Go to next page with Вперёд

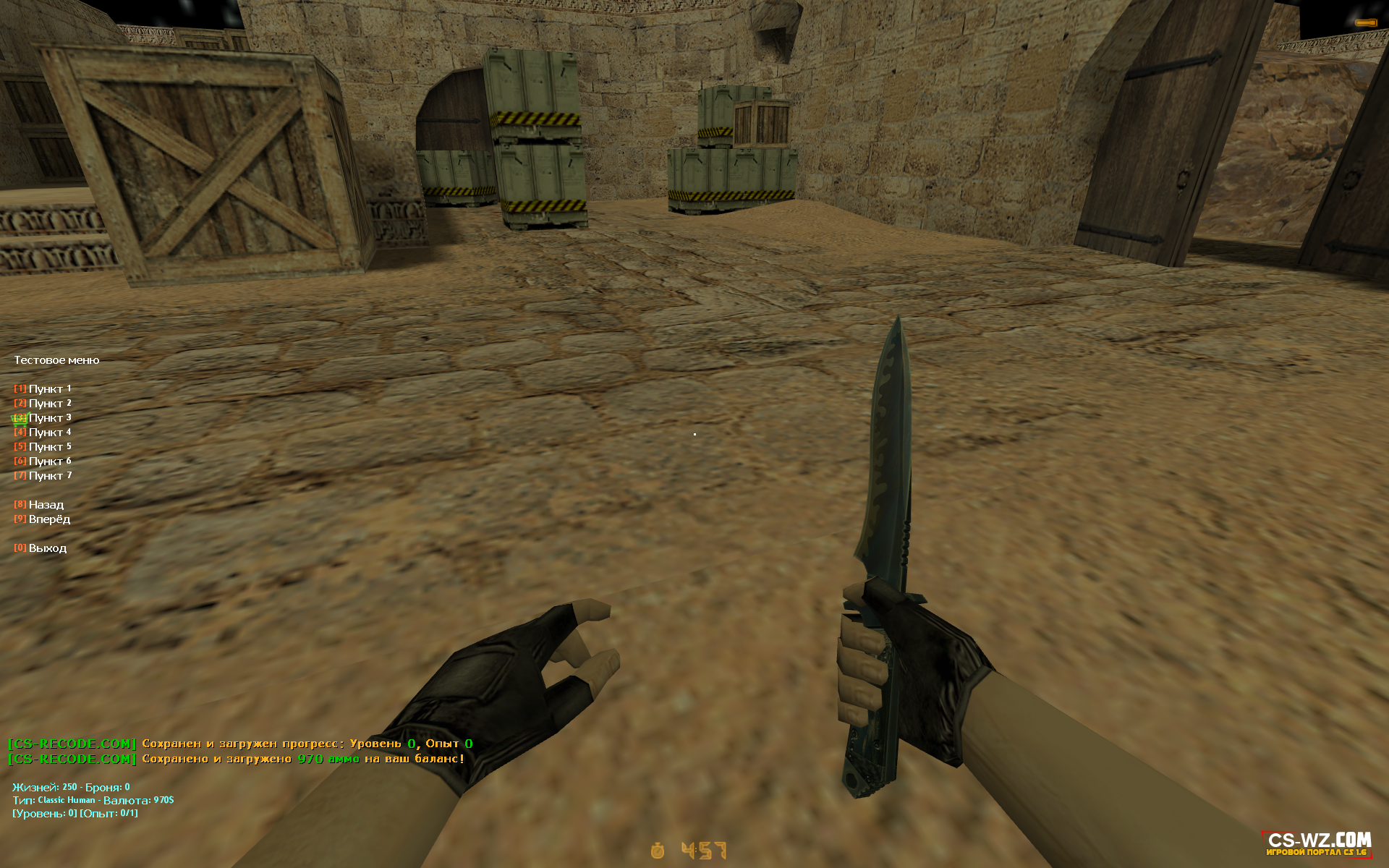pyautogui.click(x=44, y=519)
